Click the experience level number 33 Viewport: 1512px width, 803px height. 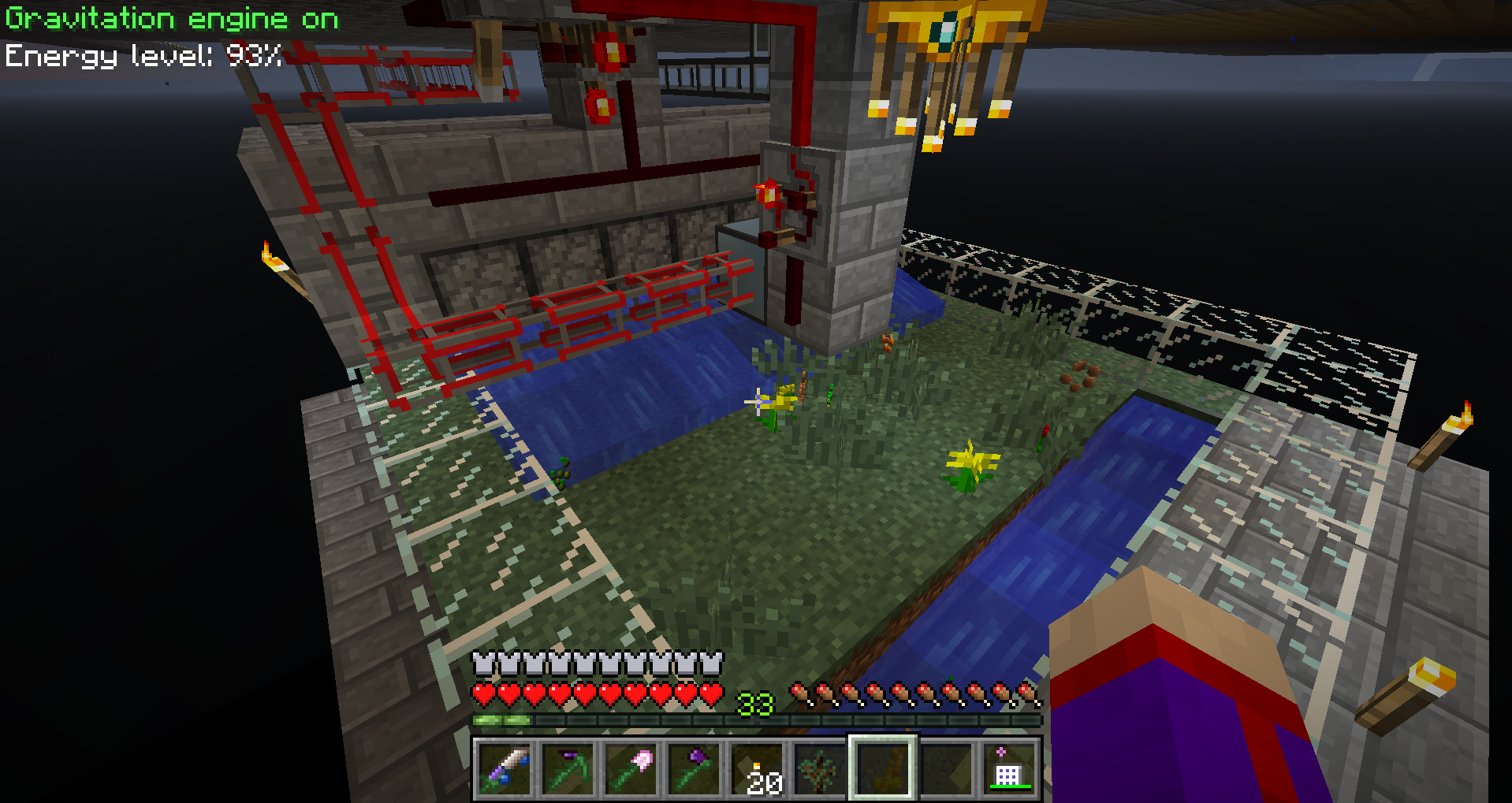tap(754, 704)
